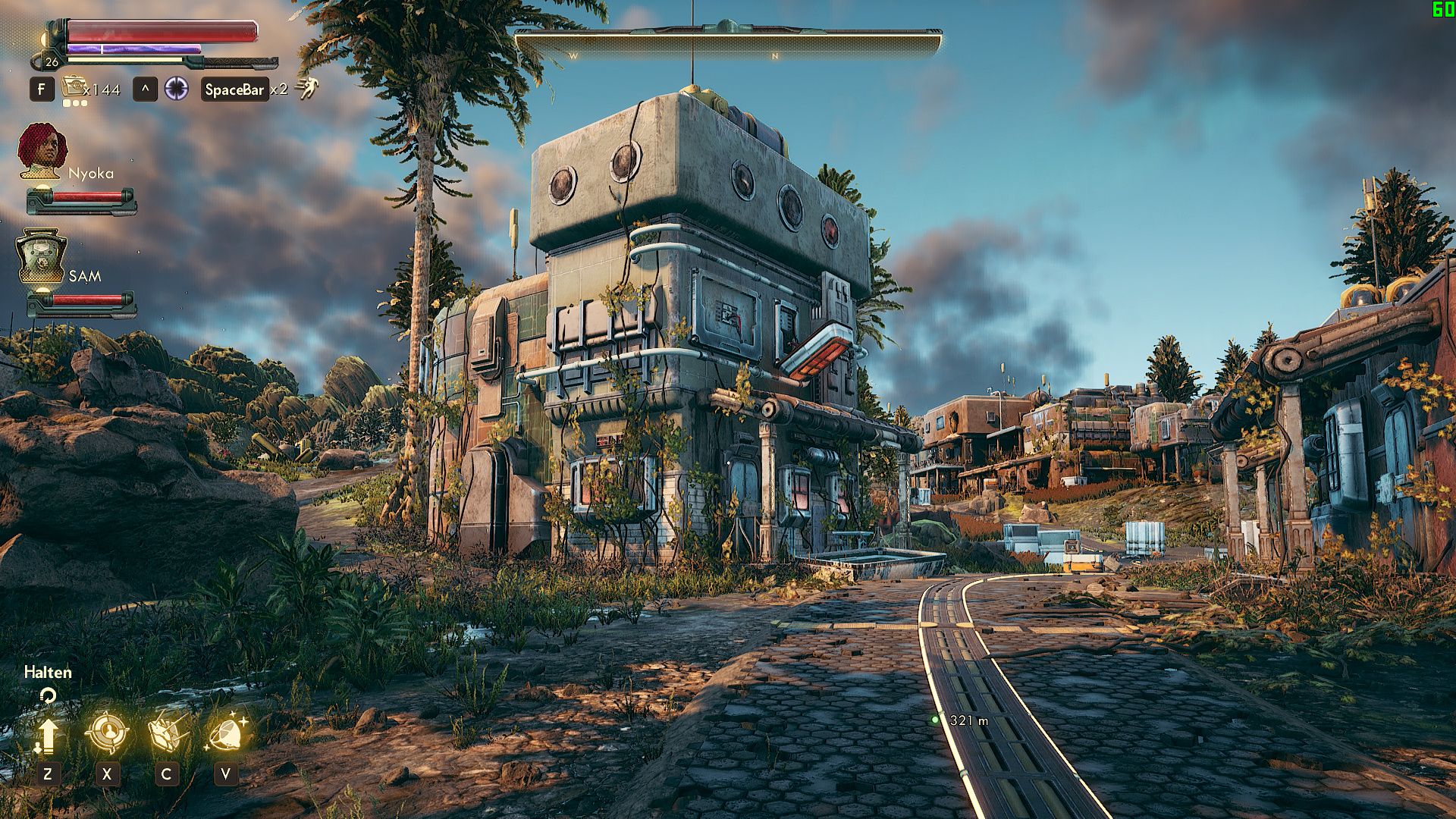Click the compass bar at the top
The width and height of the screenshot is (1456, 819).
728,44
